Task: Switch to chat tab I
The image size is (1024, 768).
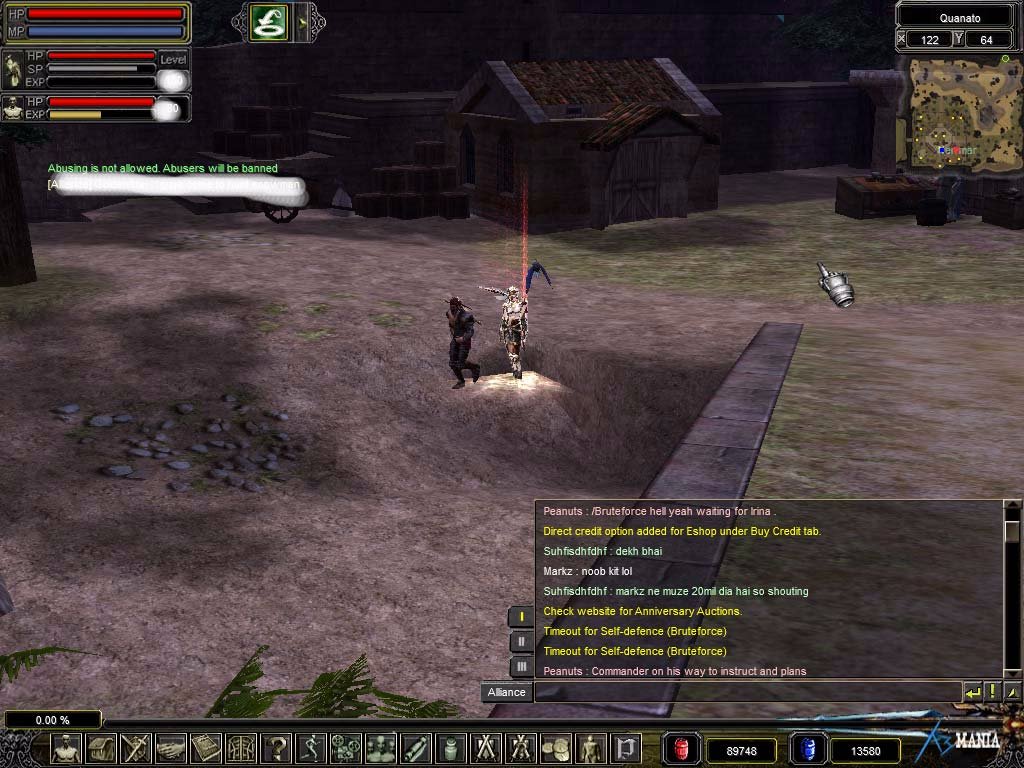Action: coord(521,617)
